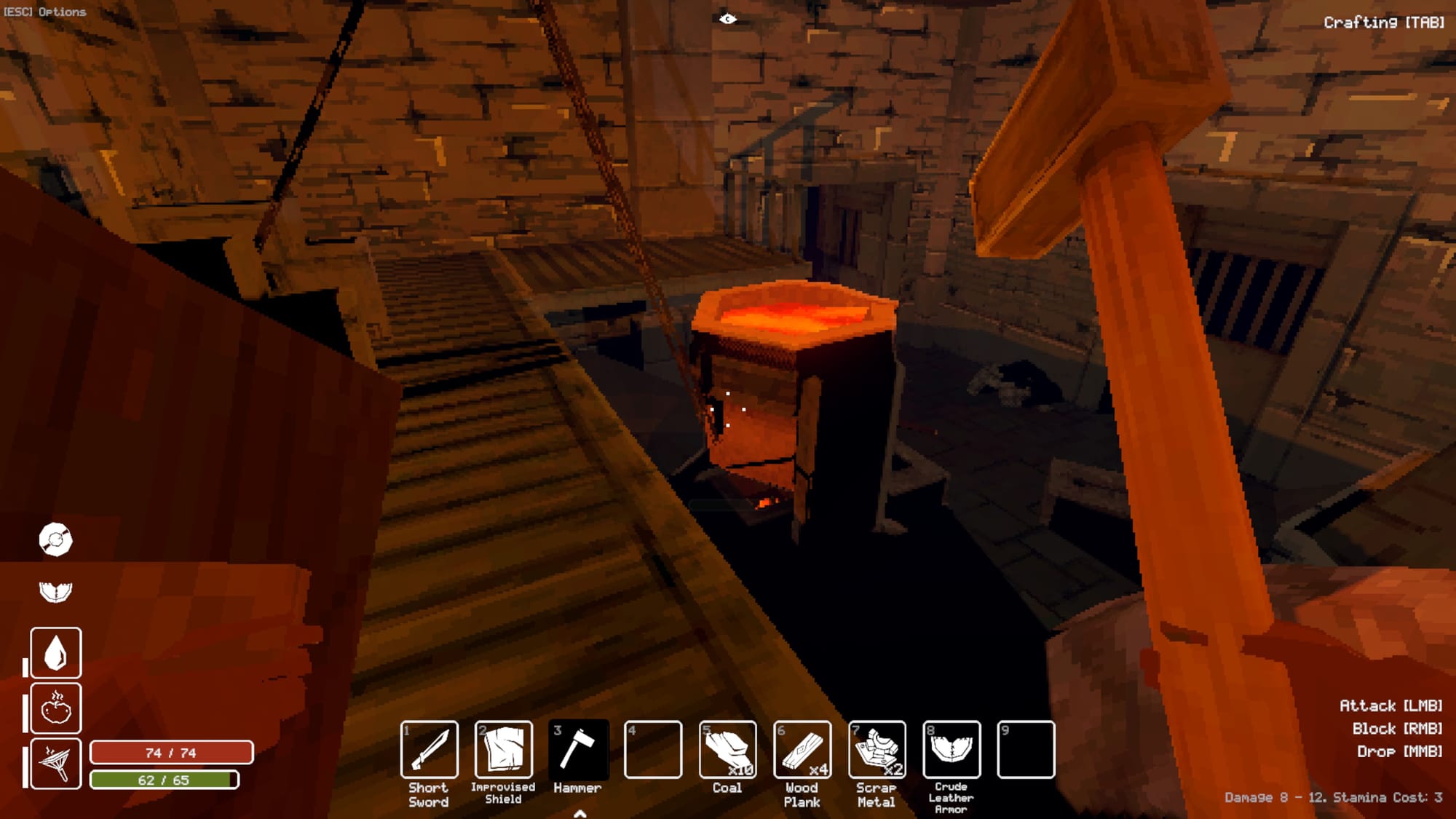Toggle the eye visibility indicator
This screenshot has width=1456, height=819.
click(x=727, y=19)
